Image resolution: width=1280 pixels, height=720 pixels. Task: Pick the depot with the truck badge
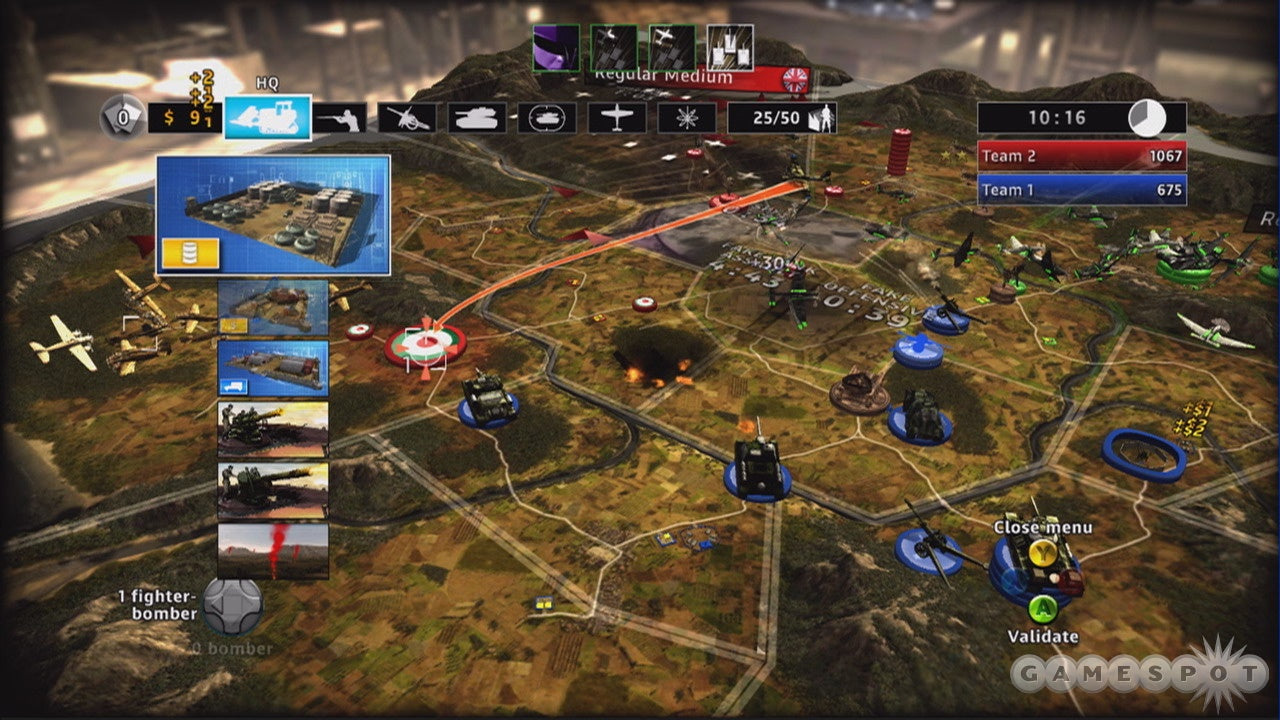tap(273, 368)
